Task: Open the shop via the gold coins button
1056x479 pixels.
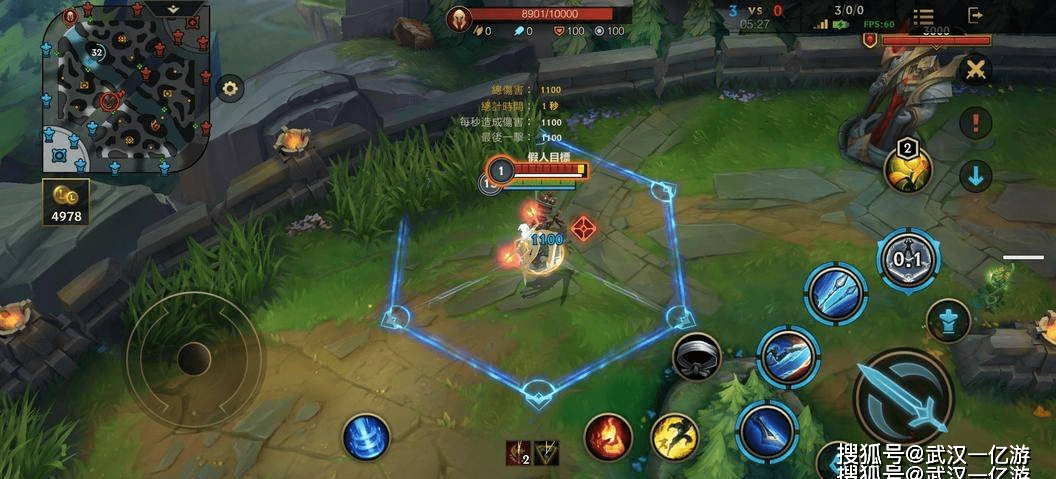Action: click(x=66, y=201)
